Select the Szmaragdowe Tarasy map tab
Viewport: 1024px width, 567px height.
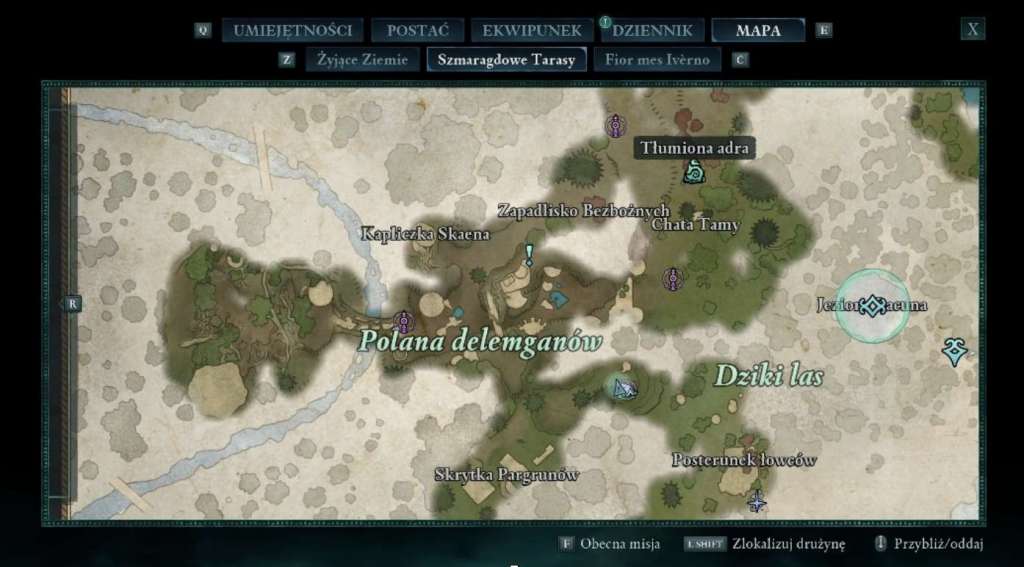point(506,59)
